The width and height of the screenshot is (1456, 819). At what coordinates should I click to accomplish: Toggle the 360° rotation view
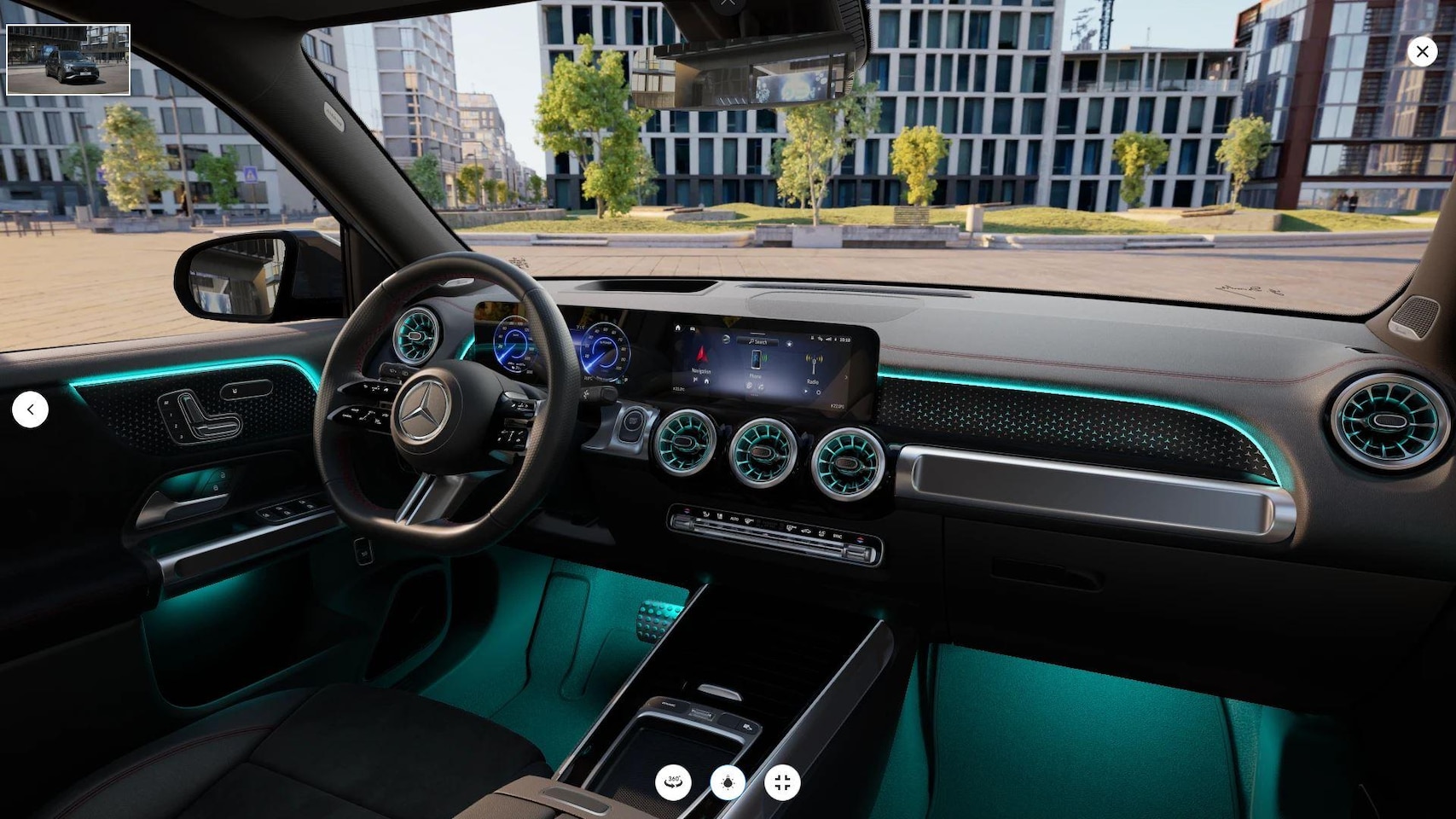(x=673, y=781)
